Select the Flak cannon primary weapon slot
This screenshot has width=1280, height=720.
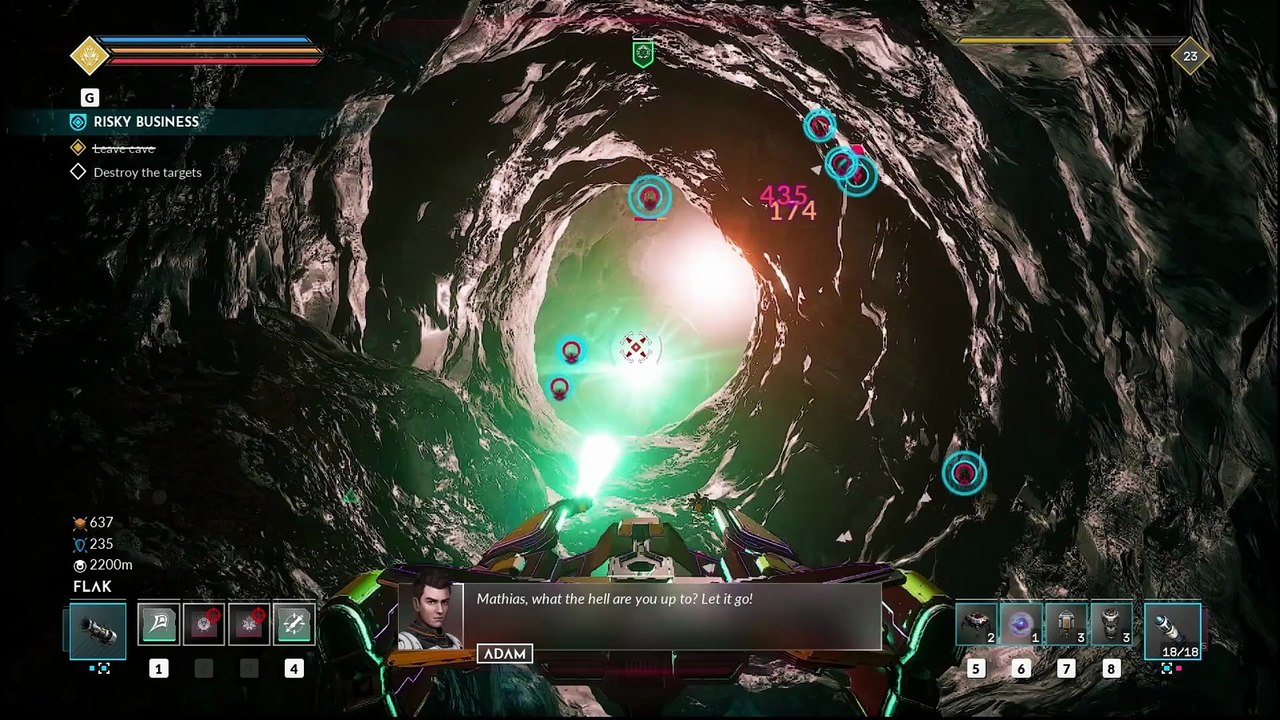coord(98,630)
